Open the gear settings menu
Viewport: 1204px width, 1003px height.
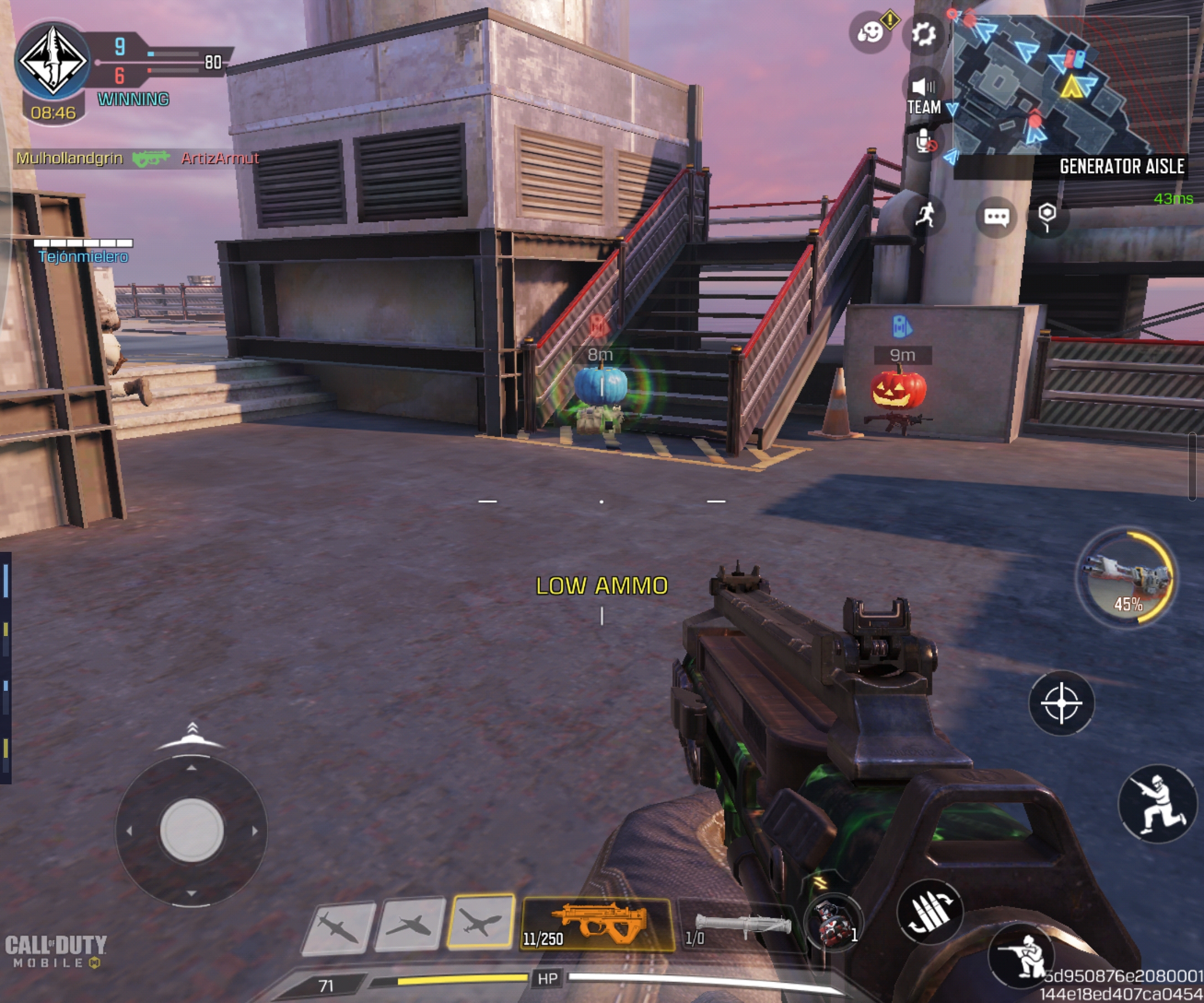click(x=923, y=34)
